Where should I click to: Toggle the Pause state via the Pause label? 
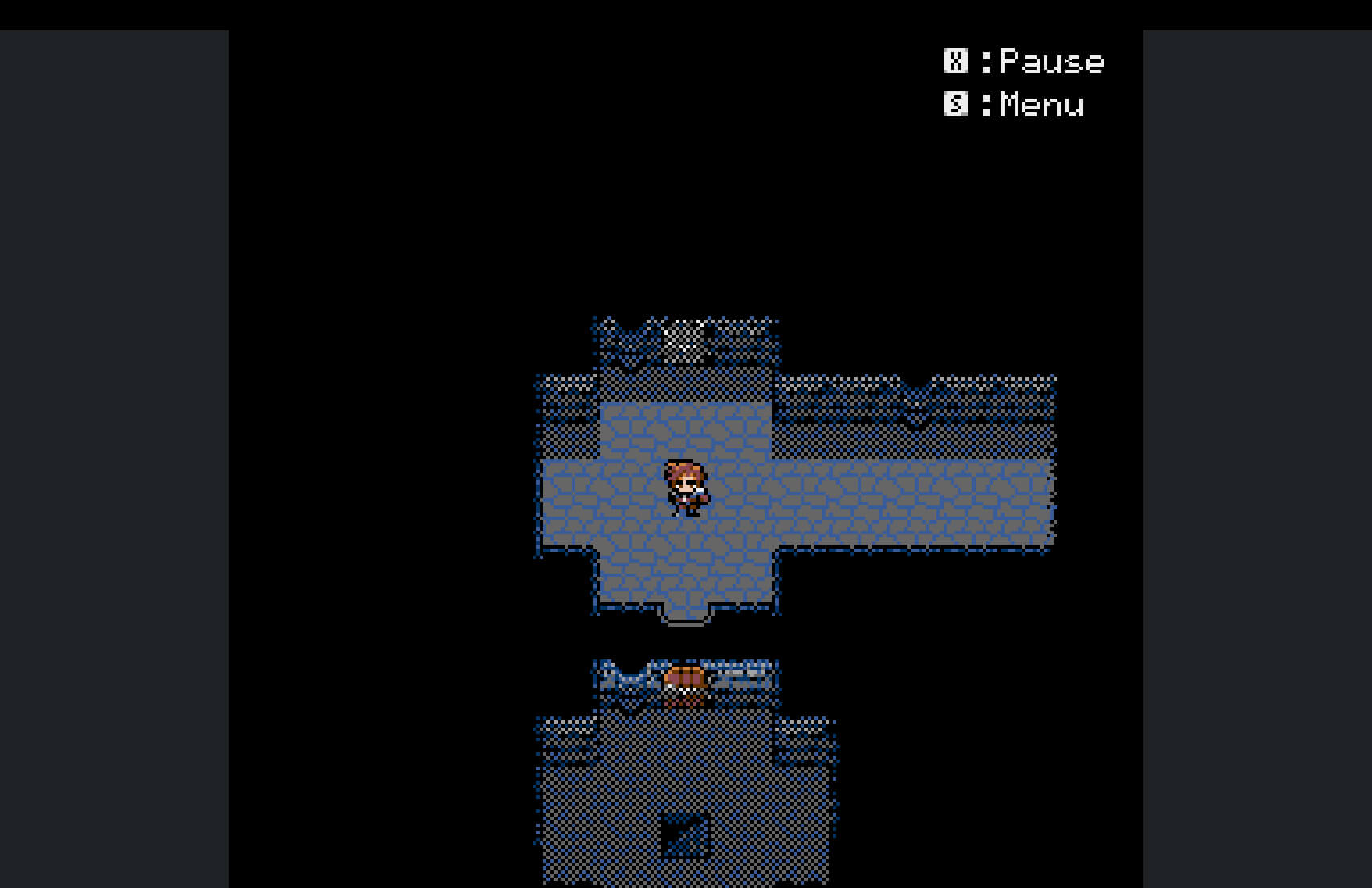(x=1051, y=61)
